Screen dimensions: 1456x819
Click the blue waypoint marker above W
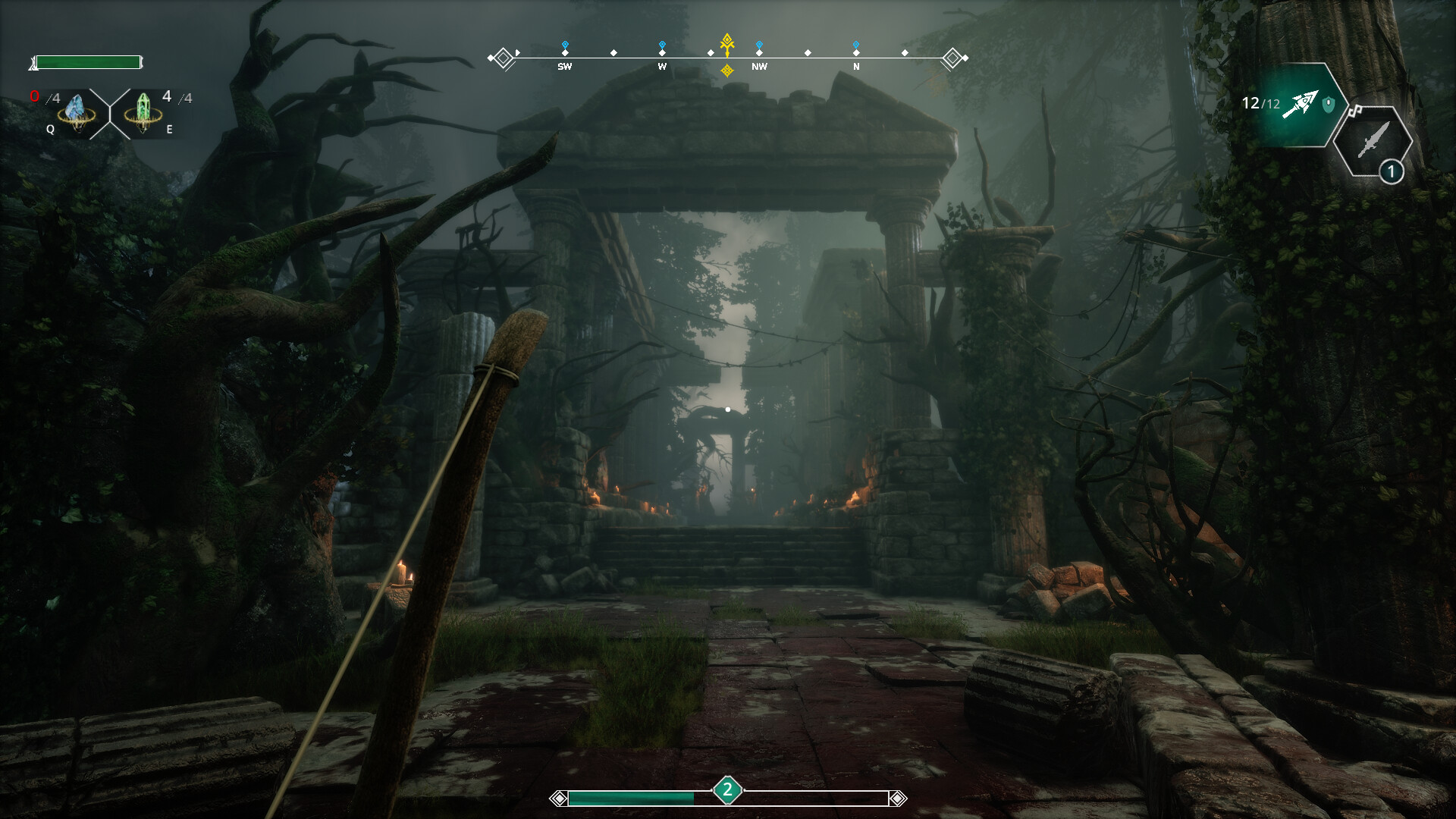[x=664, y=43]
